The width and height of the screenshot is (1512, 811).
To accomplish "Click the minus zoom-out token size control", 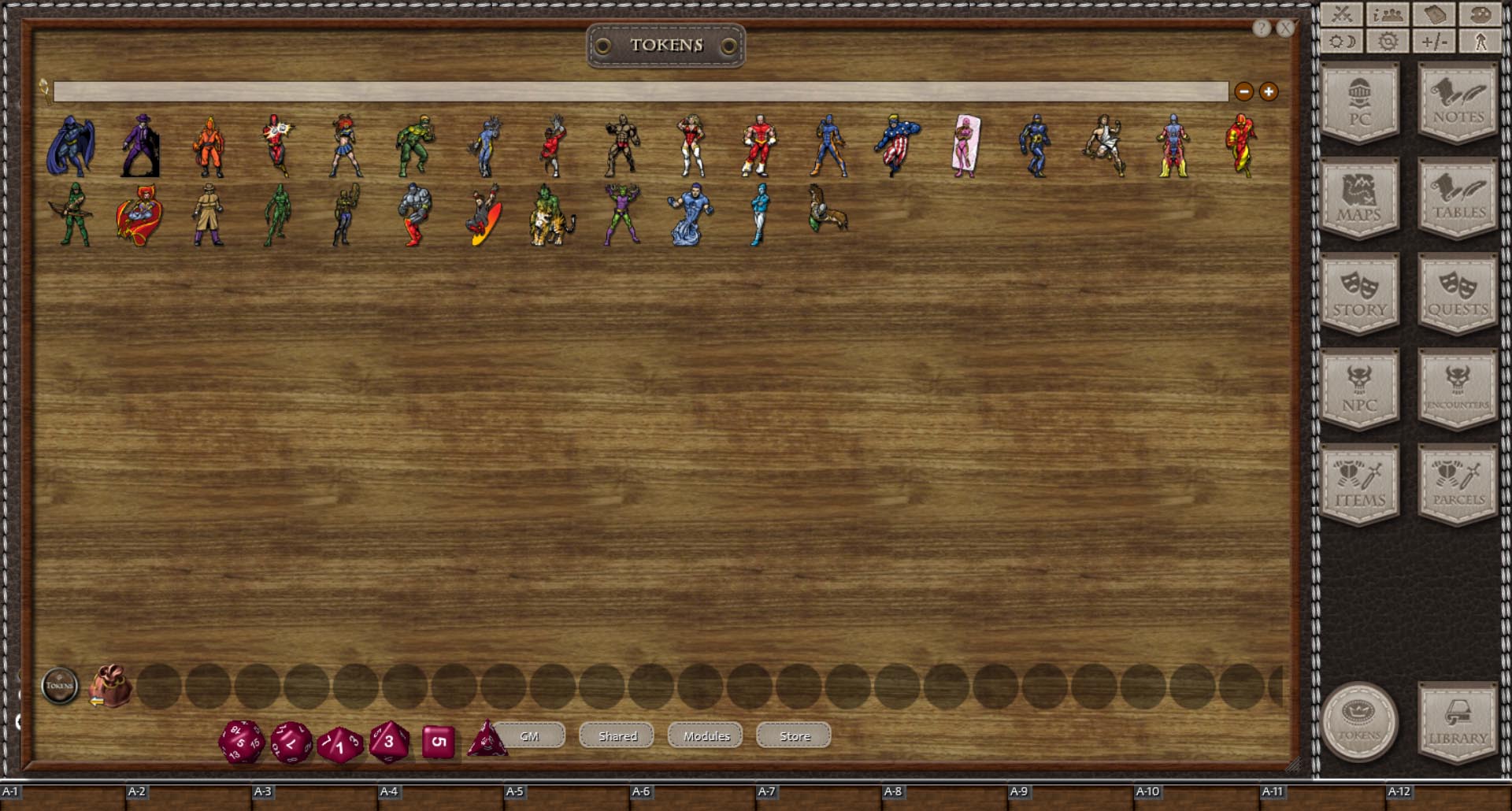I will 1243,92.
